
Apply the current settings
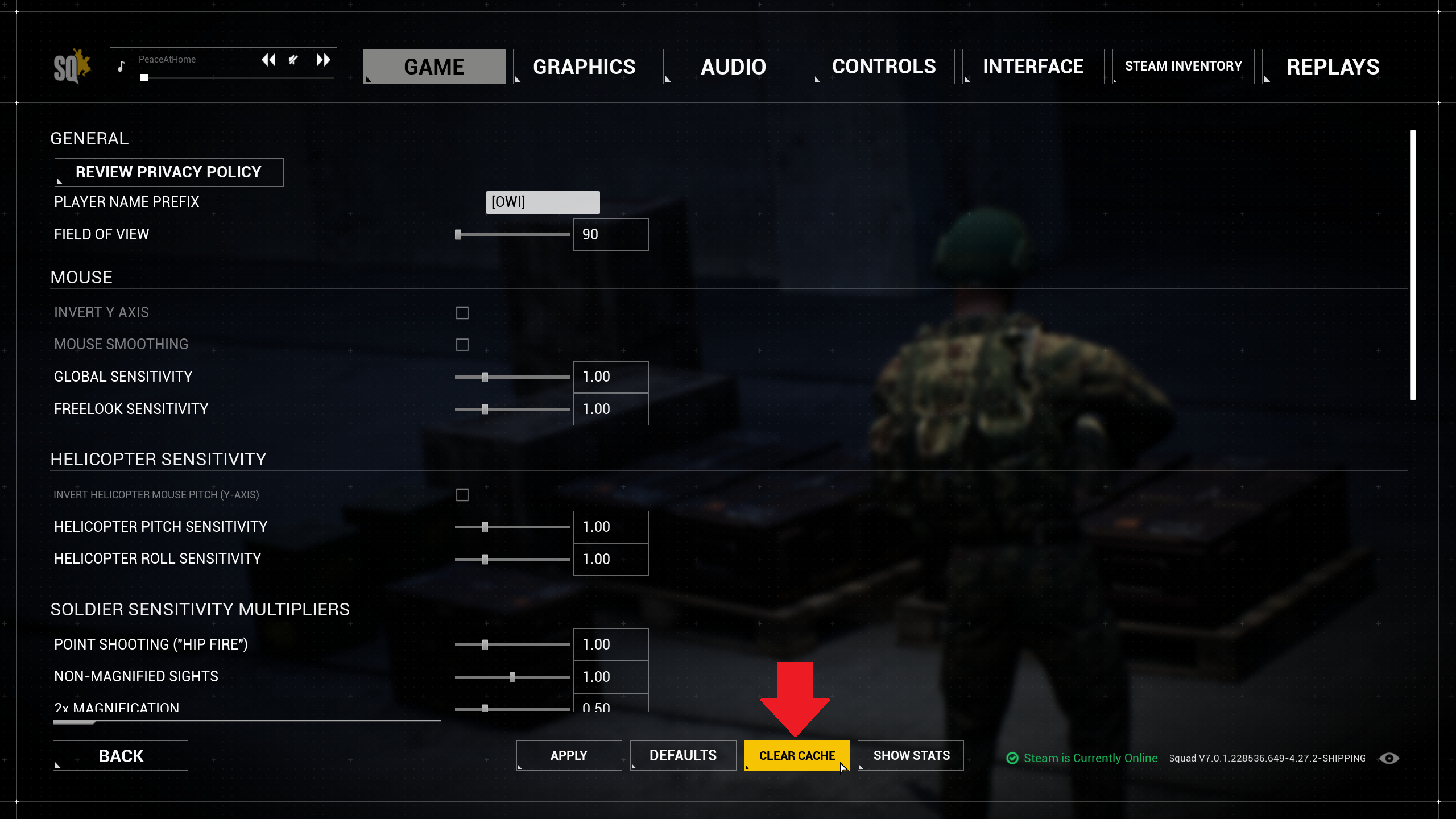[569, 755]
